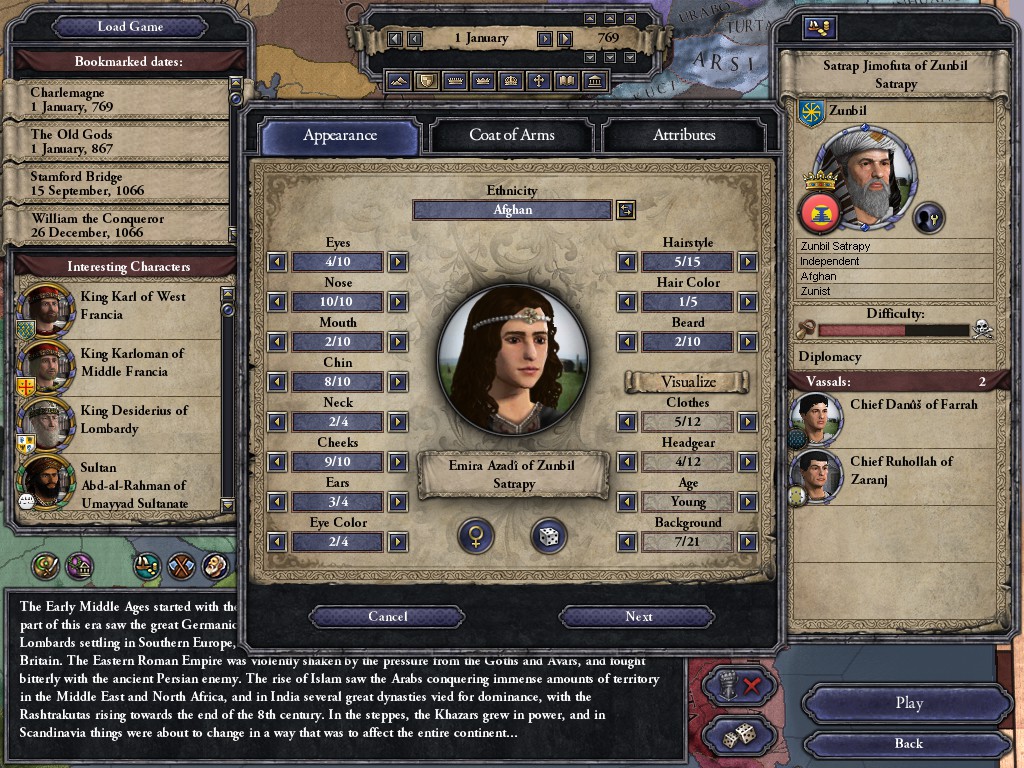Cancel the ruler designer

point(387,617)
